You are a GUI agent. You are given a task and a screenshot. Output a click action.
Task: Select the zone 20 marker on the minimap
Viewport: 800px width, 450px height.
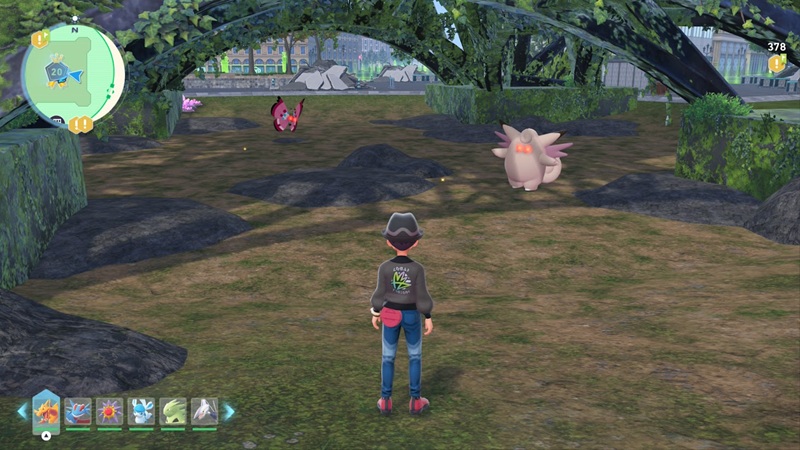click(x=57, y=72)
